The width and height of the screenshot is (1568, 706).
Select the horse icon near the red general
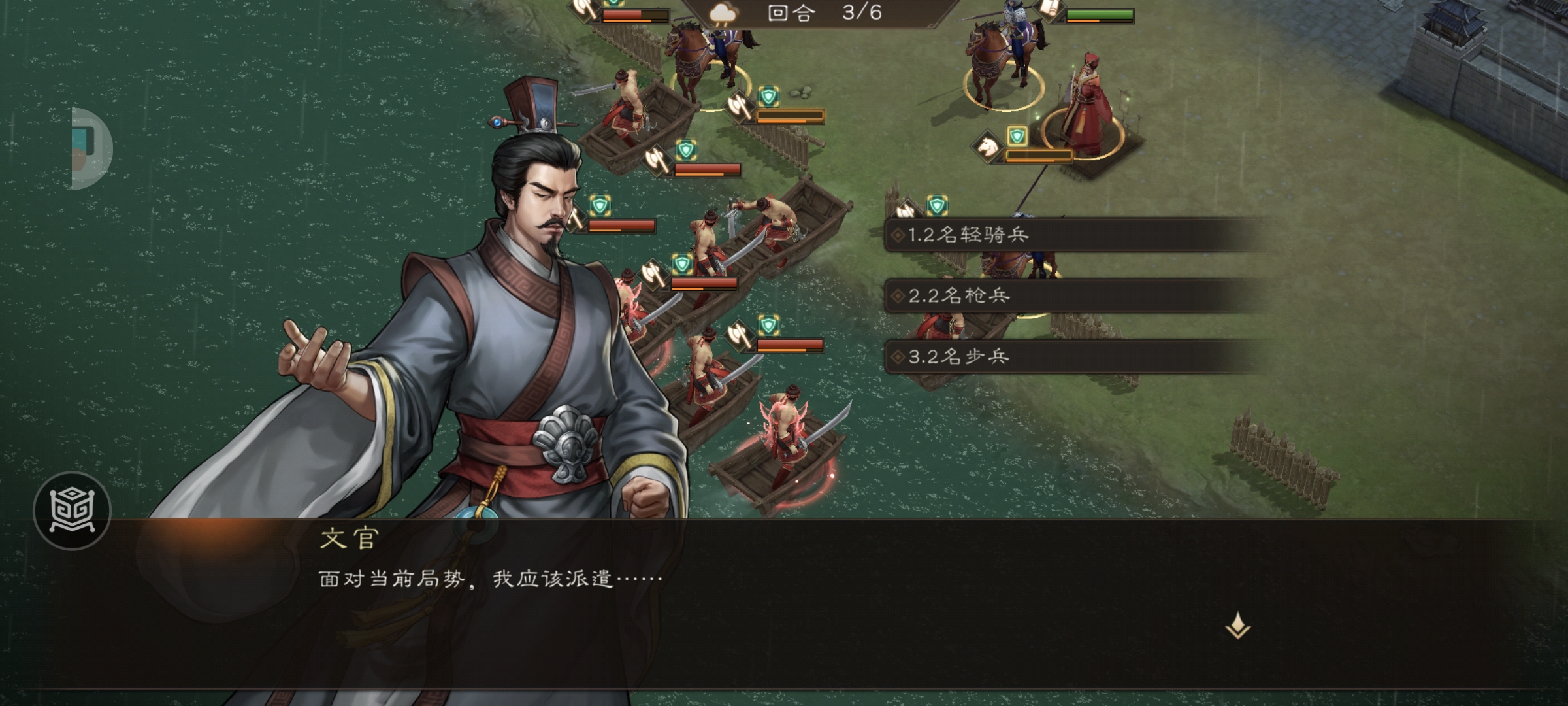[988, 146]
